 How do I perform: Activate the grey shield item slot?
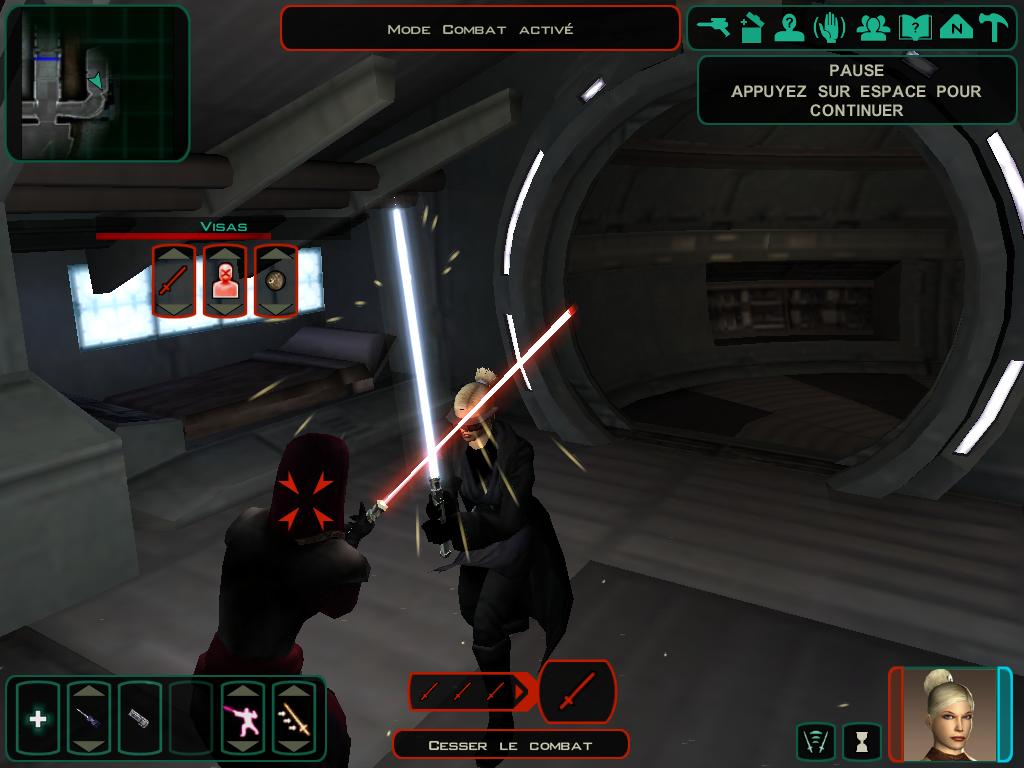[140, 718]
